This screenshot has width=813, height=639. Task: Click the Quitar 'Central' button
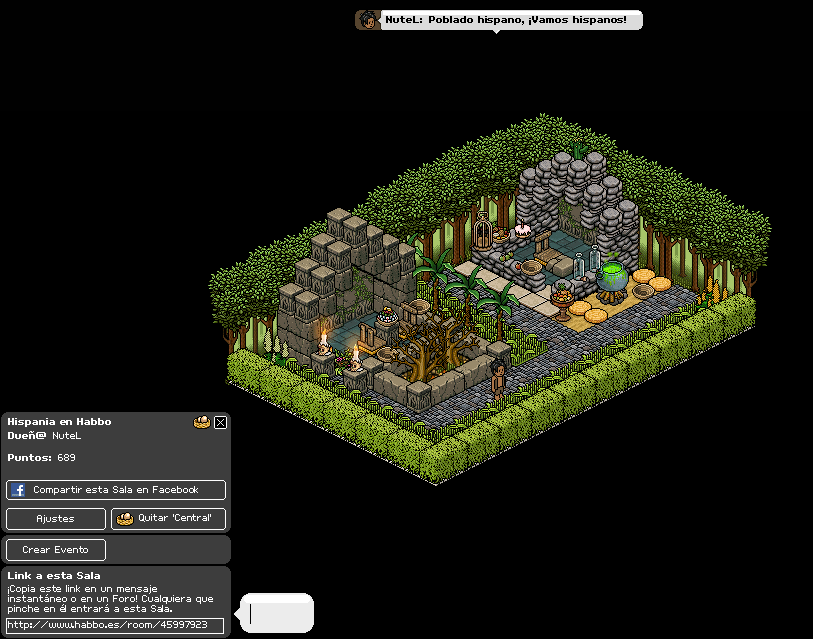click(x=168, y=519)
